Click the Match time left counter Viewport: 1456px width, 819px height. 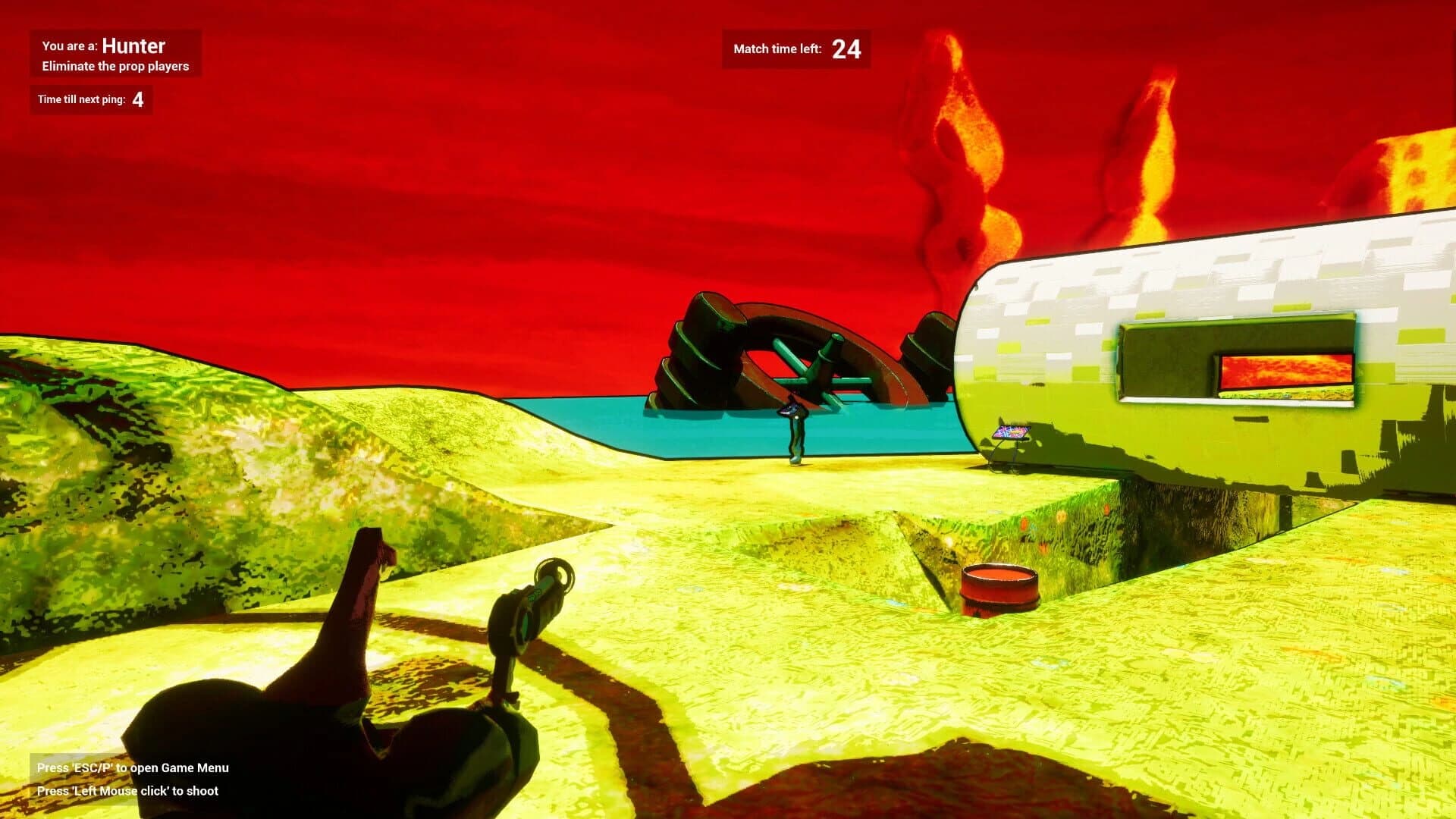coord(794,49)
